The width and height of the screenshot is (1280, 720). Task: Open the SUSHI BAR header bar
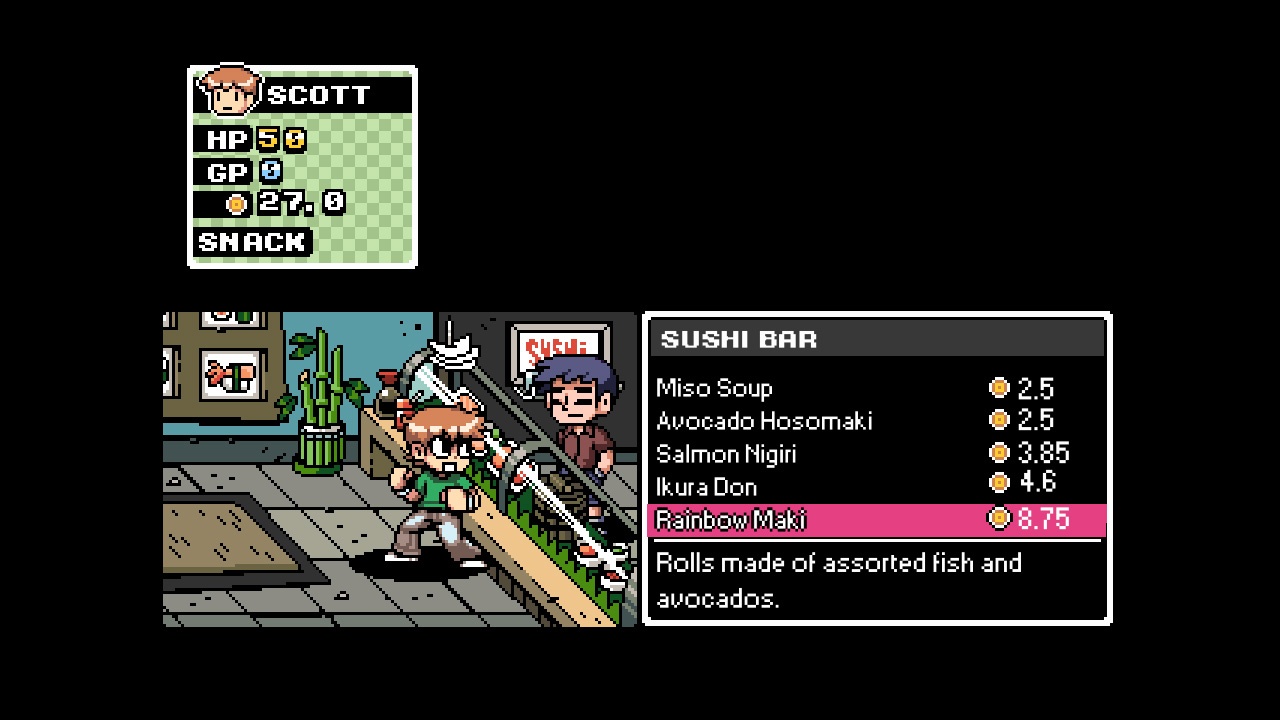878,339
